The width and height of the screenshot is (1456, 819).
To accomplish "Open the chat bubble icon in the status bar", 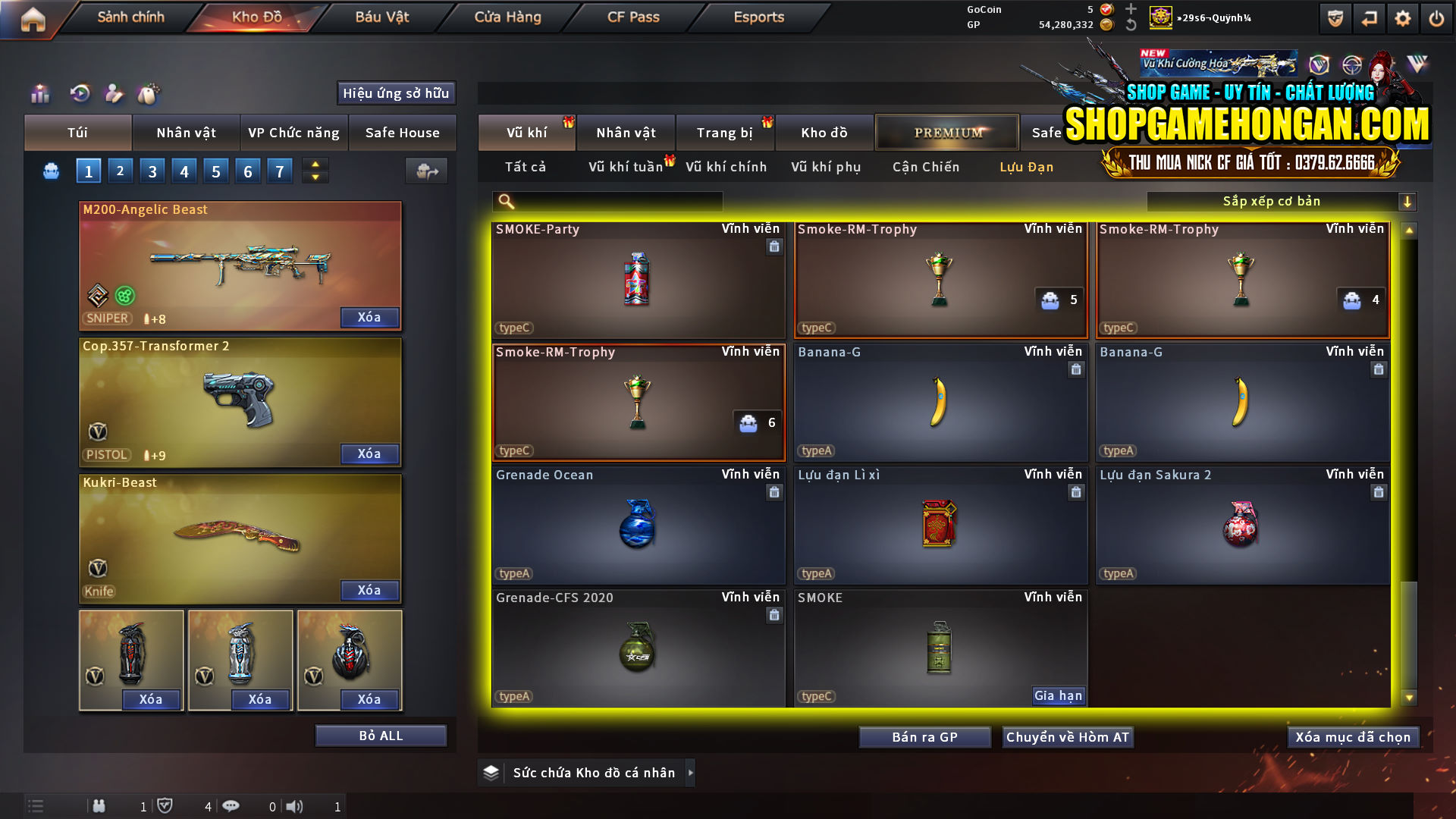I will pos(231,806).
